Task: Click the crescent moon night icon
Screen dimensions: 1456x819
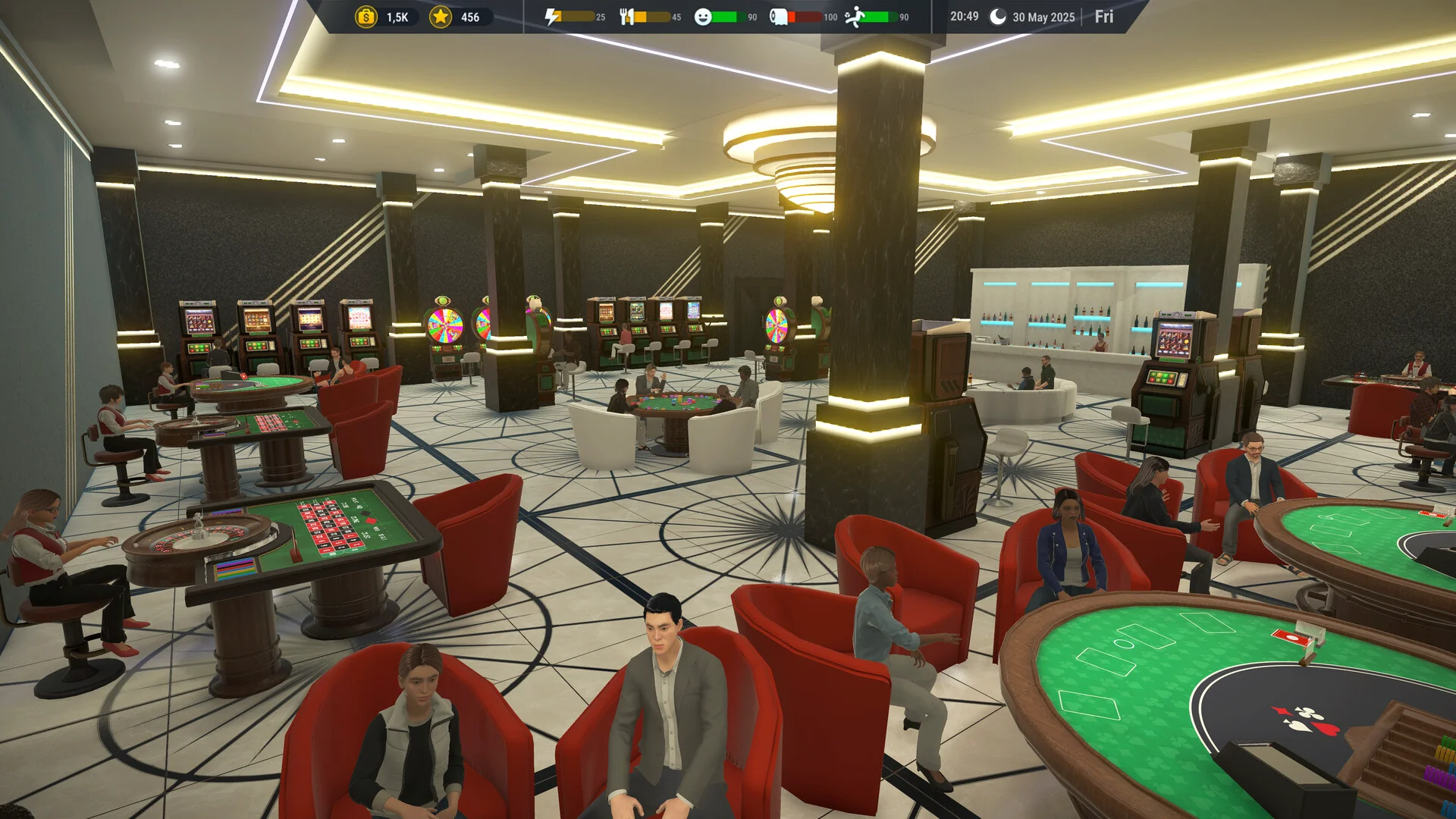Action: pos(998,17)
